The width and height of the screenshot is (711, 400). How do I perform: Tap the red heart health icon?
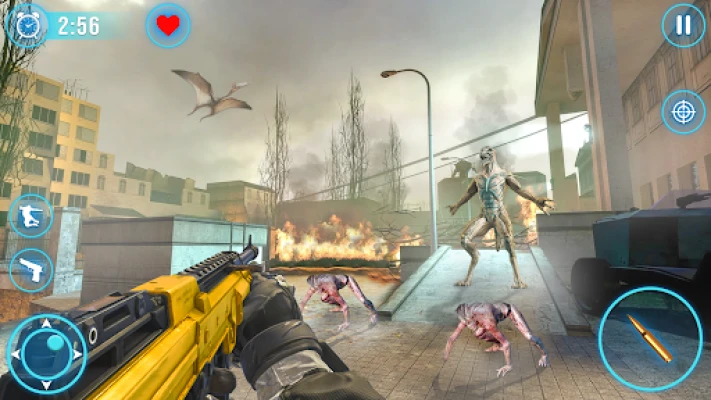[x=168, y=26]
